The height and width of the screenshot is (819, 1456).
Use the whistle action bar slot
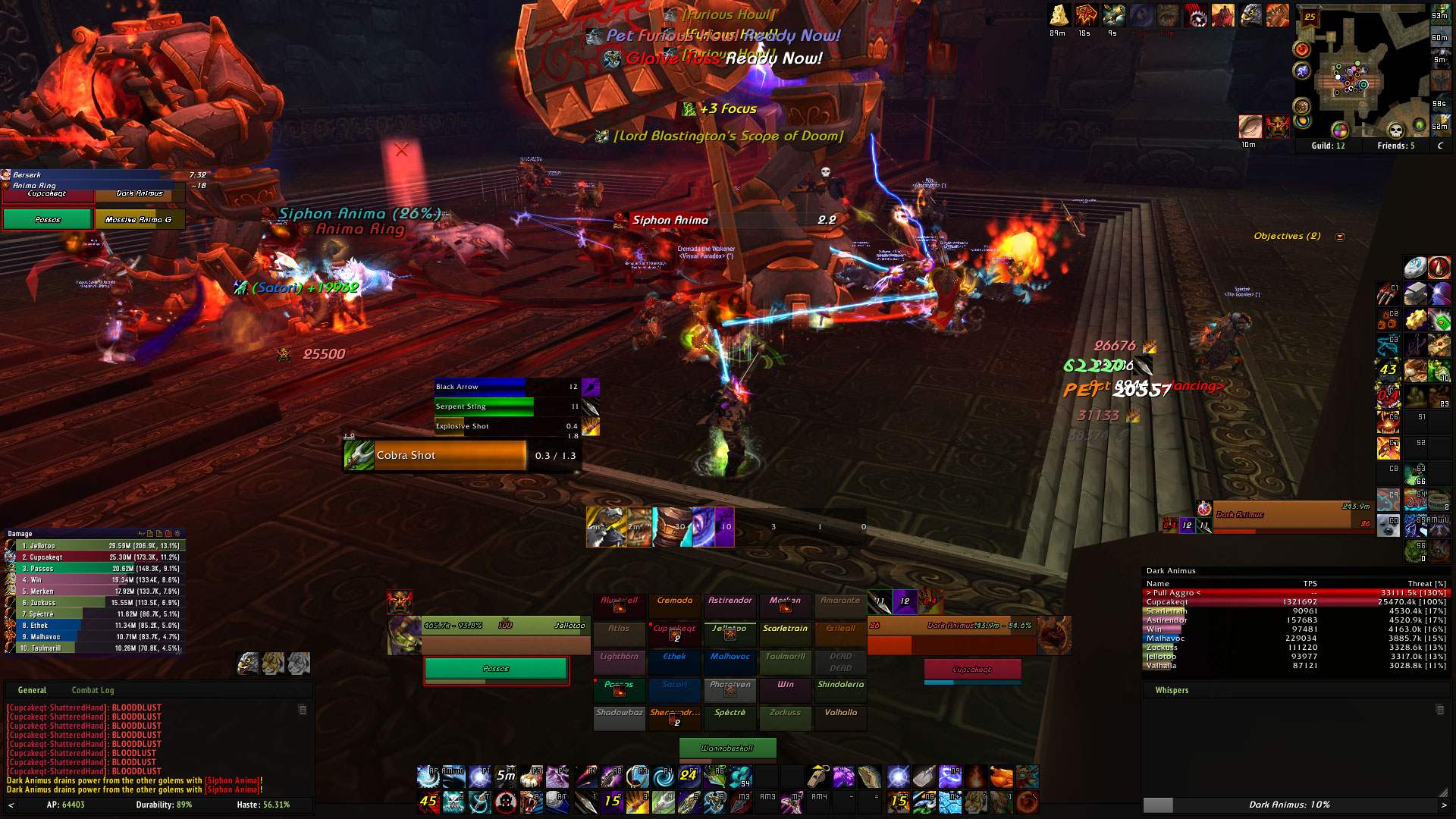coord(817,777)
